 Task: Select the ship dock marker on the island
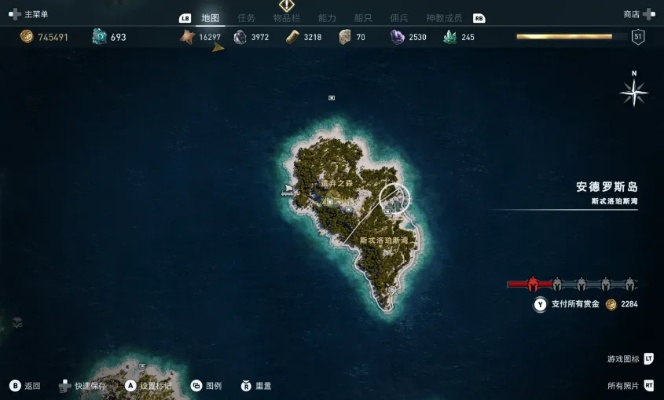coord(288,189)
